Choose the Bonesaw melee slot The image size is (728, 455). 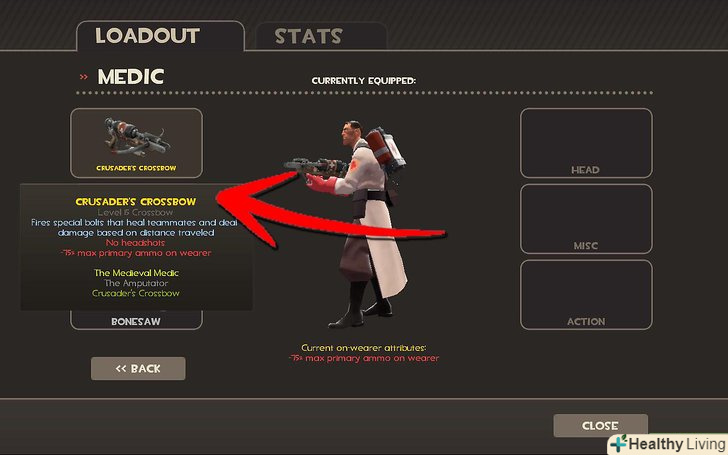(x=136, y=321)
